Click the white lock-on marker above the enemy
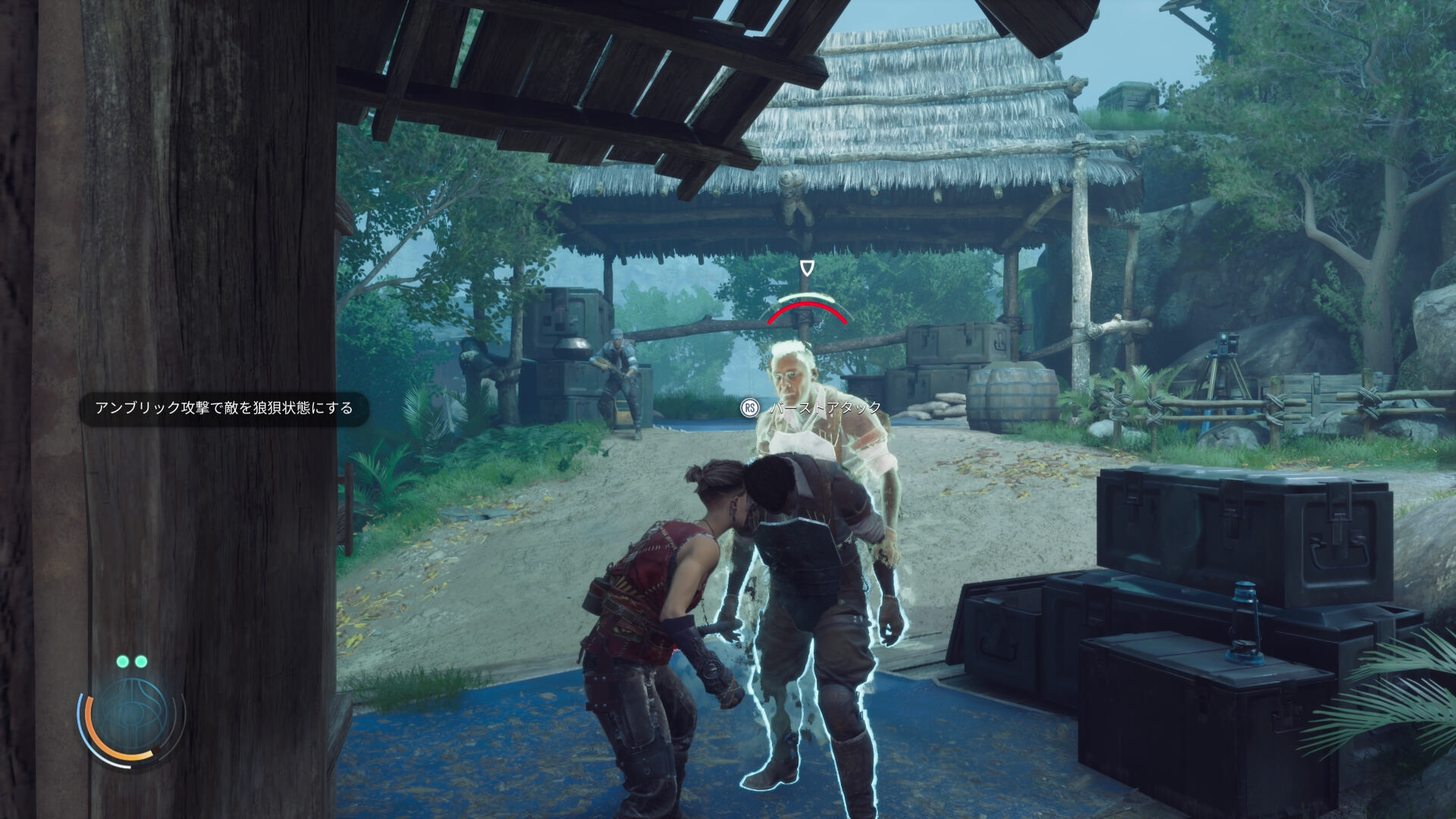 point(807,268)
